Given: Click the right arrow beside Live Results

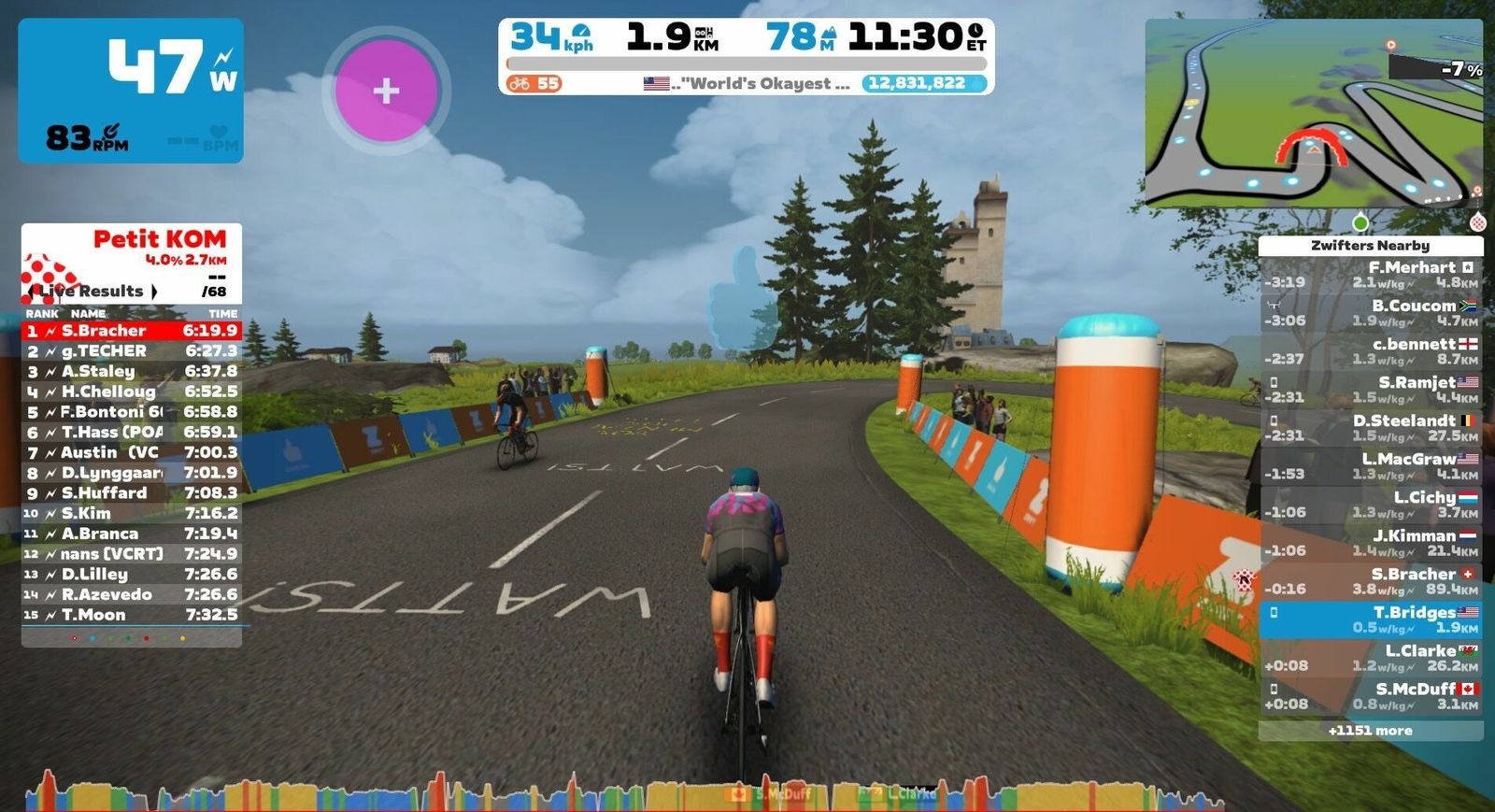Looking at the screenshot, I should tap(155, 292).
